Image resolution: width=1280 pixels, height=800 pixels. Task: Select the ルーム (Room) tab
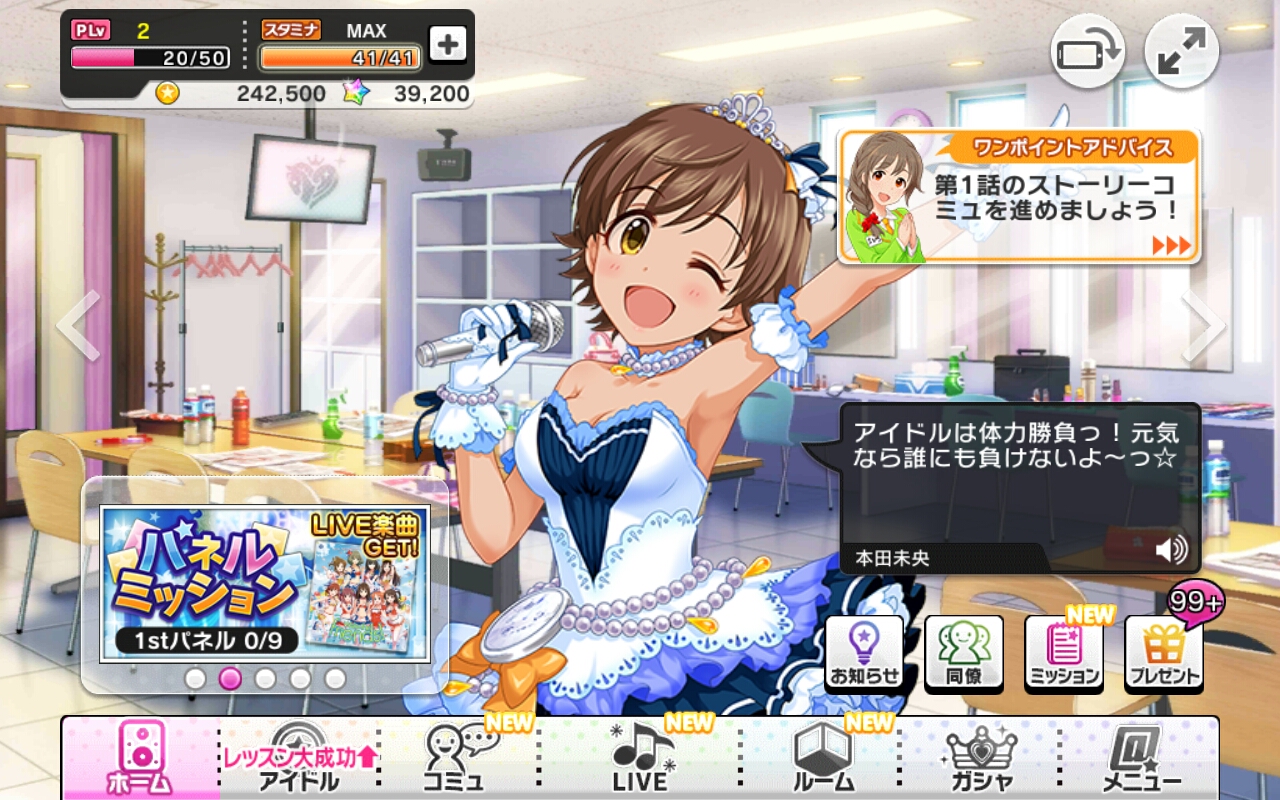tap(822, 760)
